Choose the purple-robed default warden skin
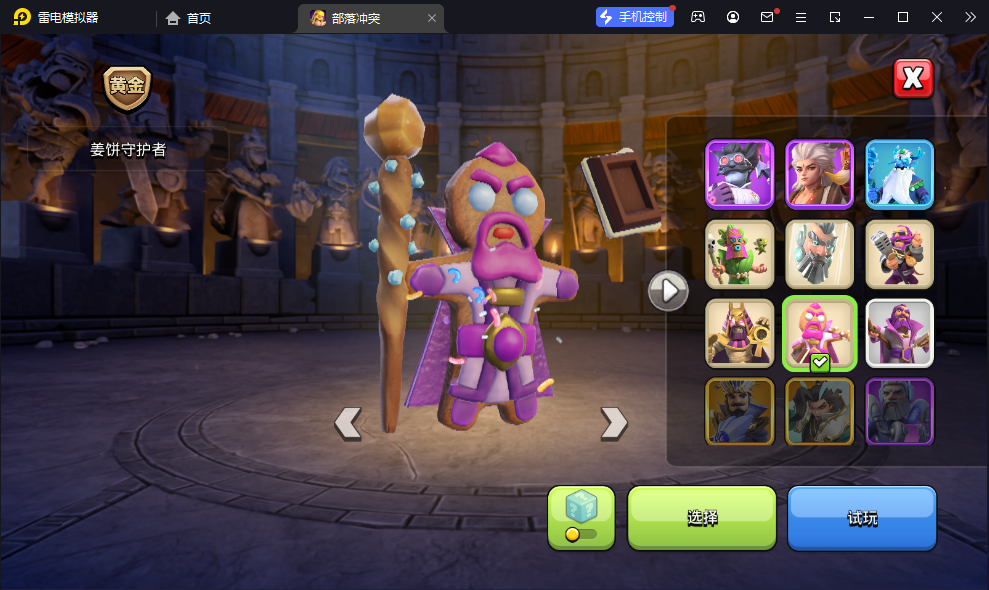 (x=899, y=333)
